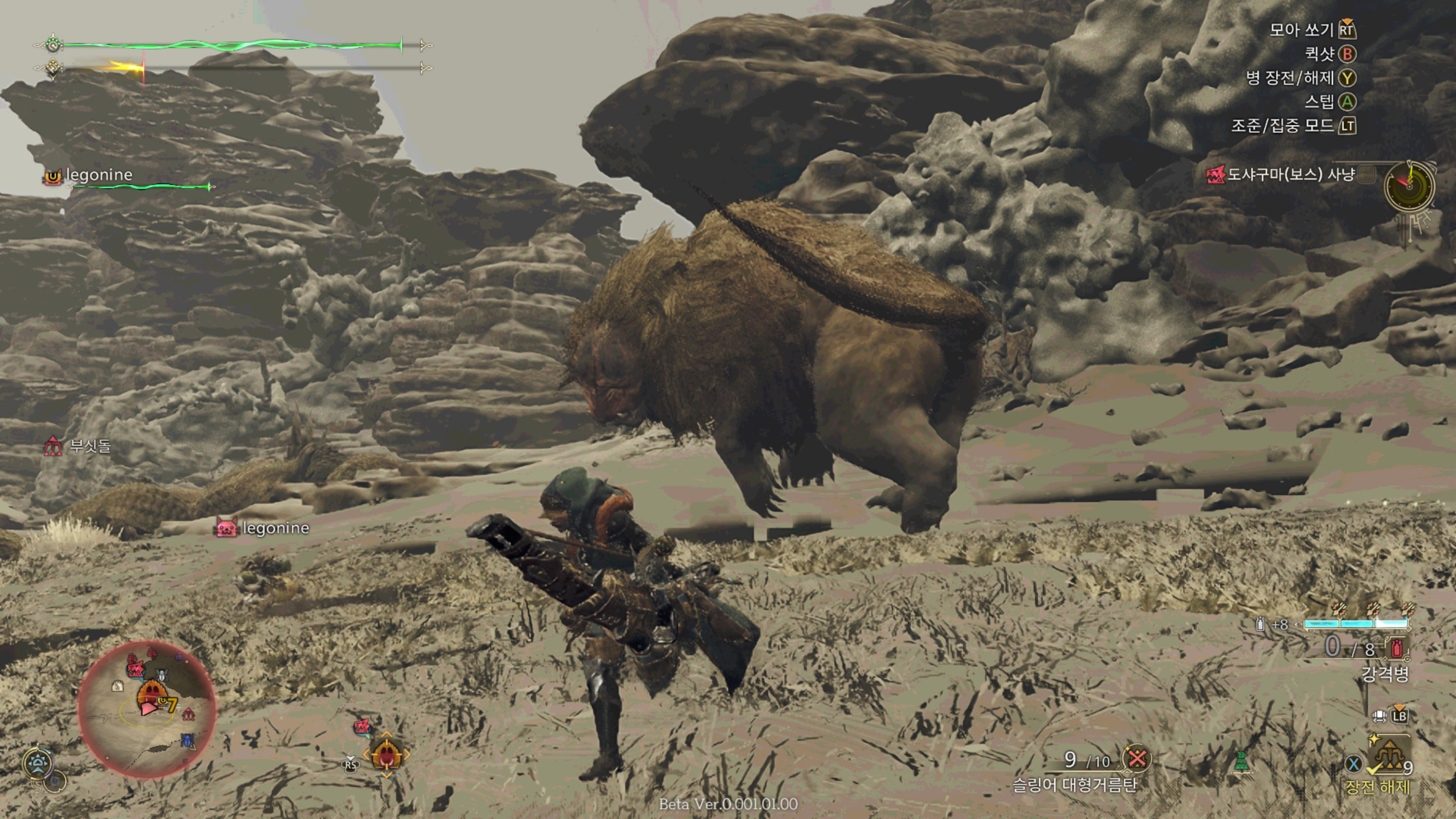Image resolution: width=1456 pixels, height=819 pixels.
Task: Click the blue beetle marker on the minimap
Action: tap(188, 740)
